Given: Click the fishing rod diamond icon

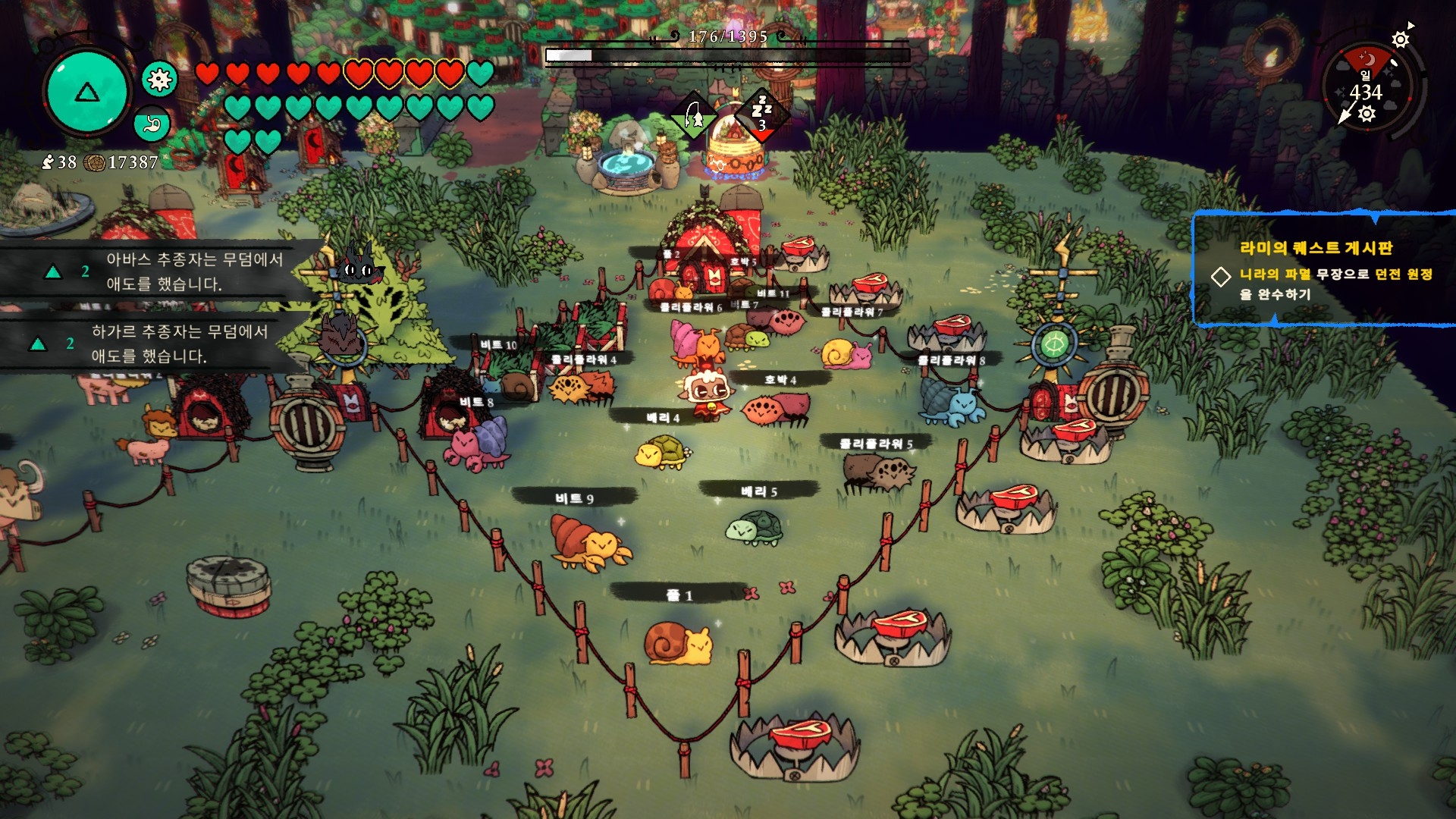Looking at the screenshot, I should click(x=694, y=117).
